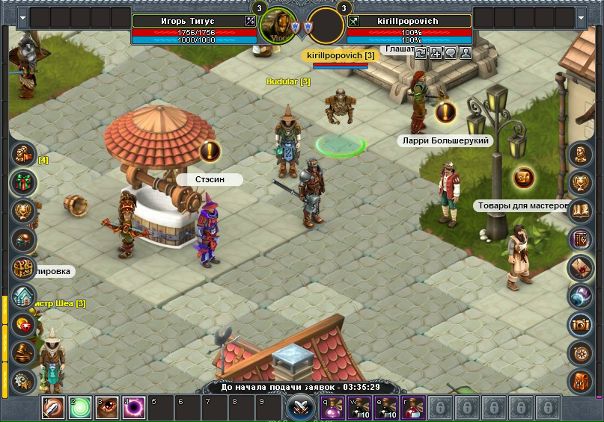Click the quest marker above Ларри Большерукий

[446, 112]
